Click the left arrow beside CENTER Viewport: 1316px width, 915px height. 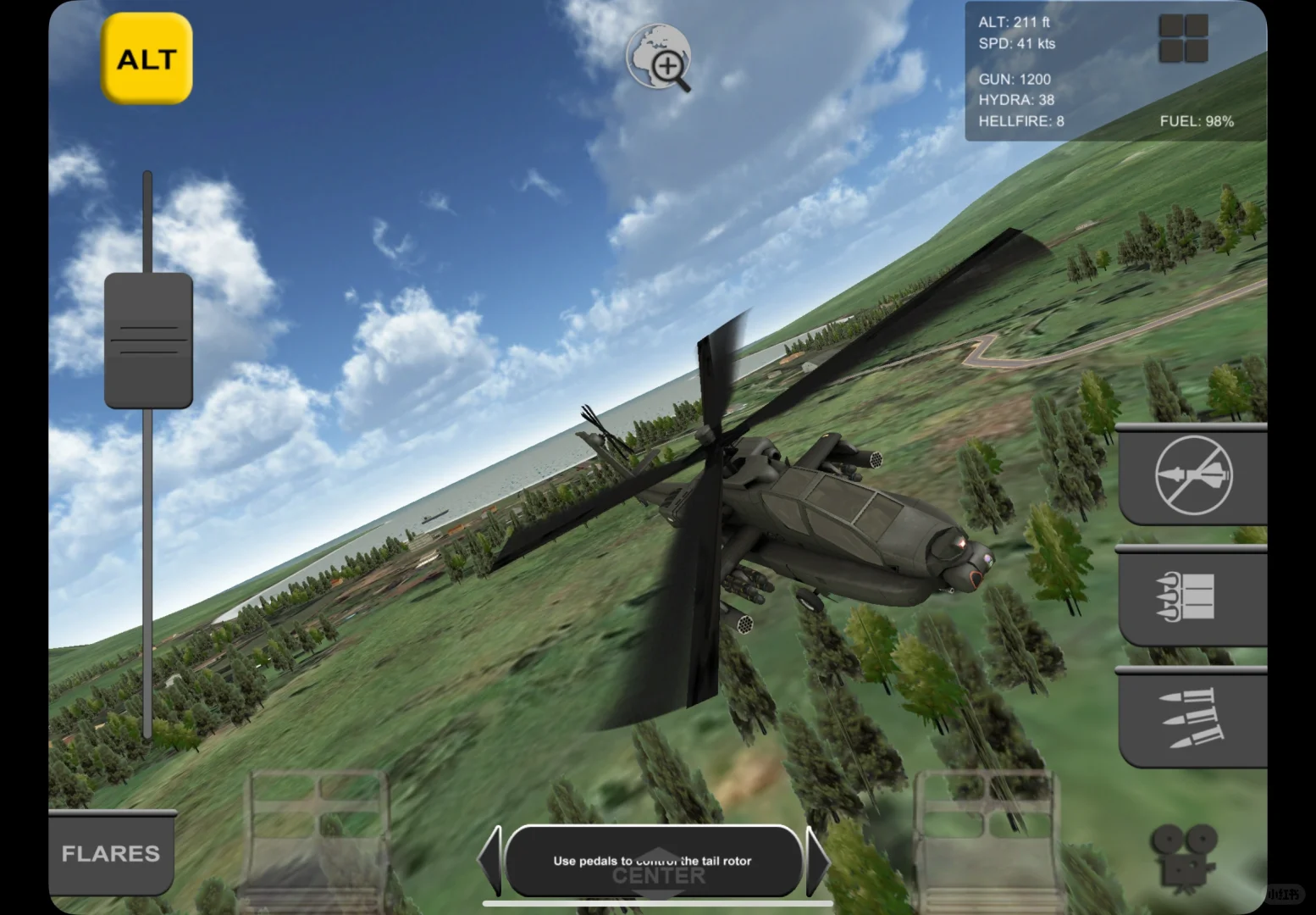[490, 861]
